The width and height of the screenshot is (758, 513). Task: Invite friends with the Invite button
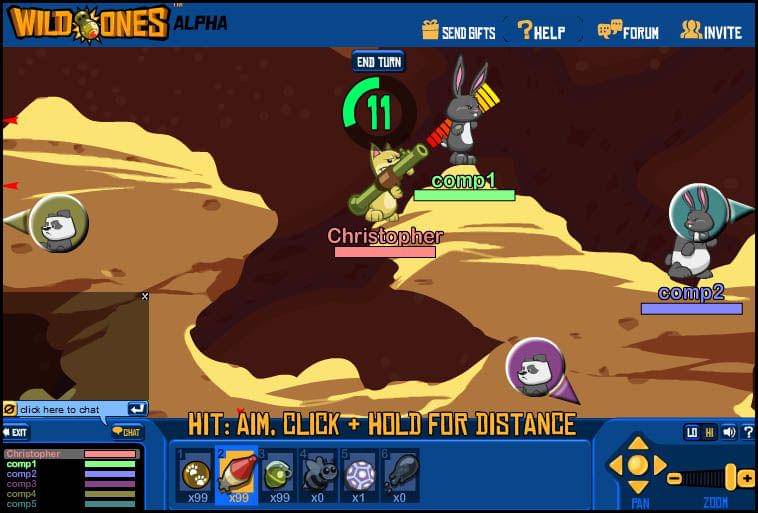click(x=711, y=31)
